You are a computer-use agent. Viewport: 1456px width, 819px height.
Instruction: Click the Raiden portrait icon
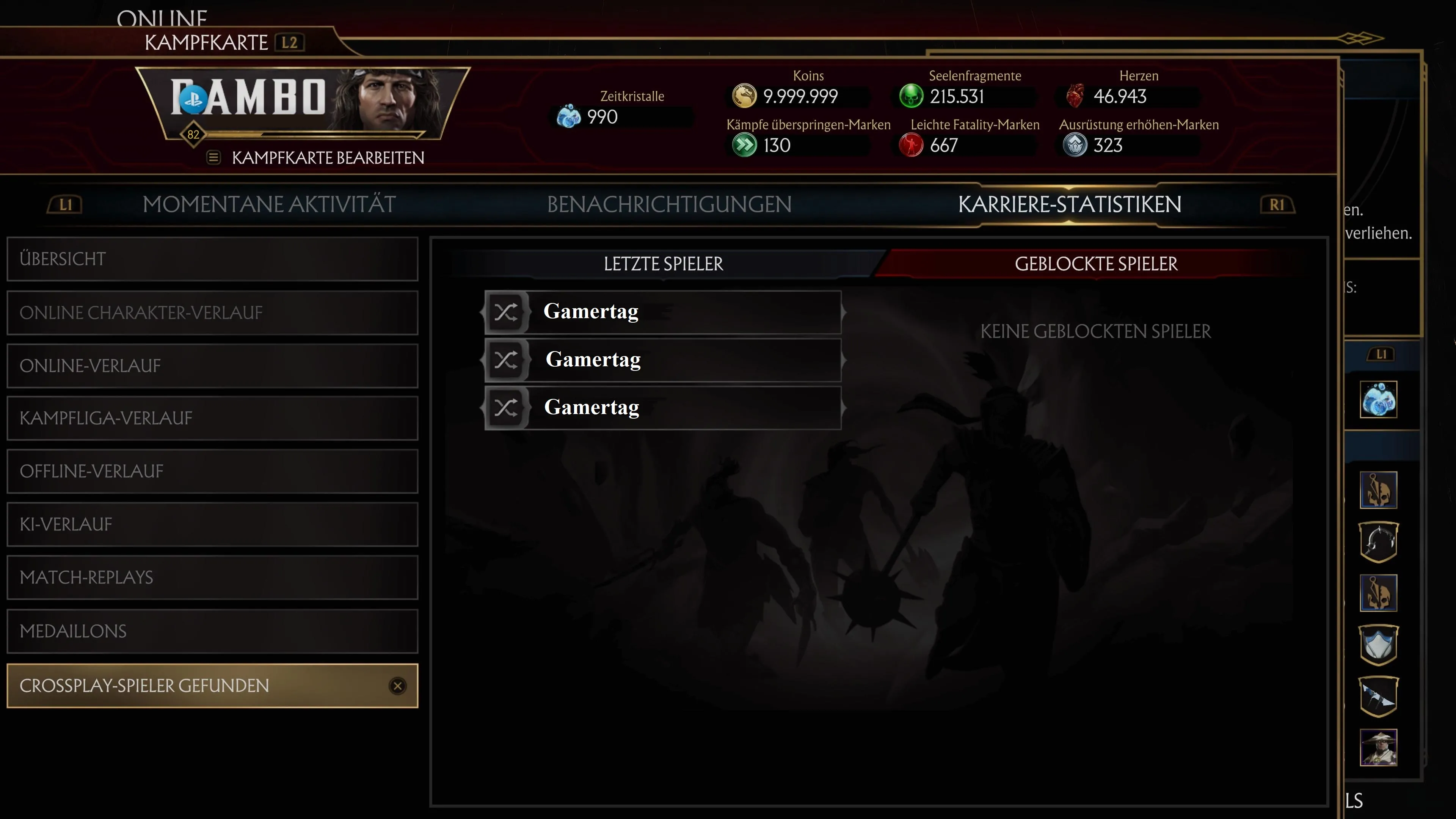[1378, 747]
